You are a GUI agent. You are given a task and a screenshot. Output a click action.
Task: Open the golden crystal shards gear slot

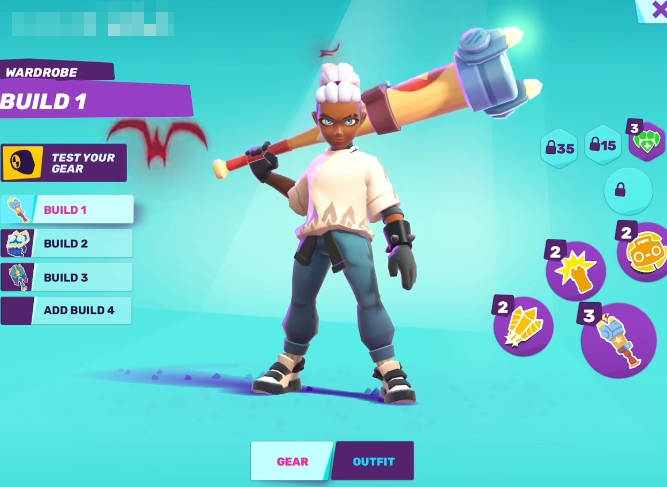[524, 326]
